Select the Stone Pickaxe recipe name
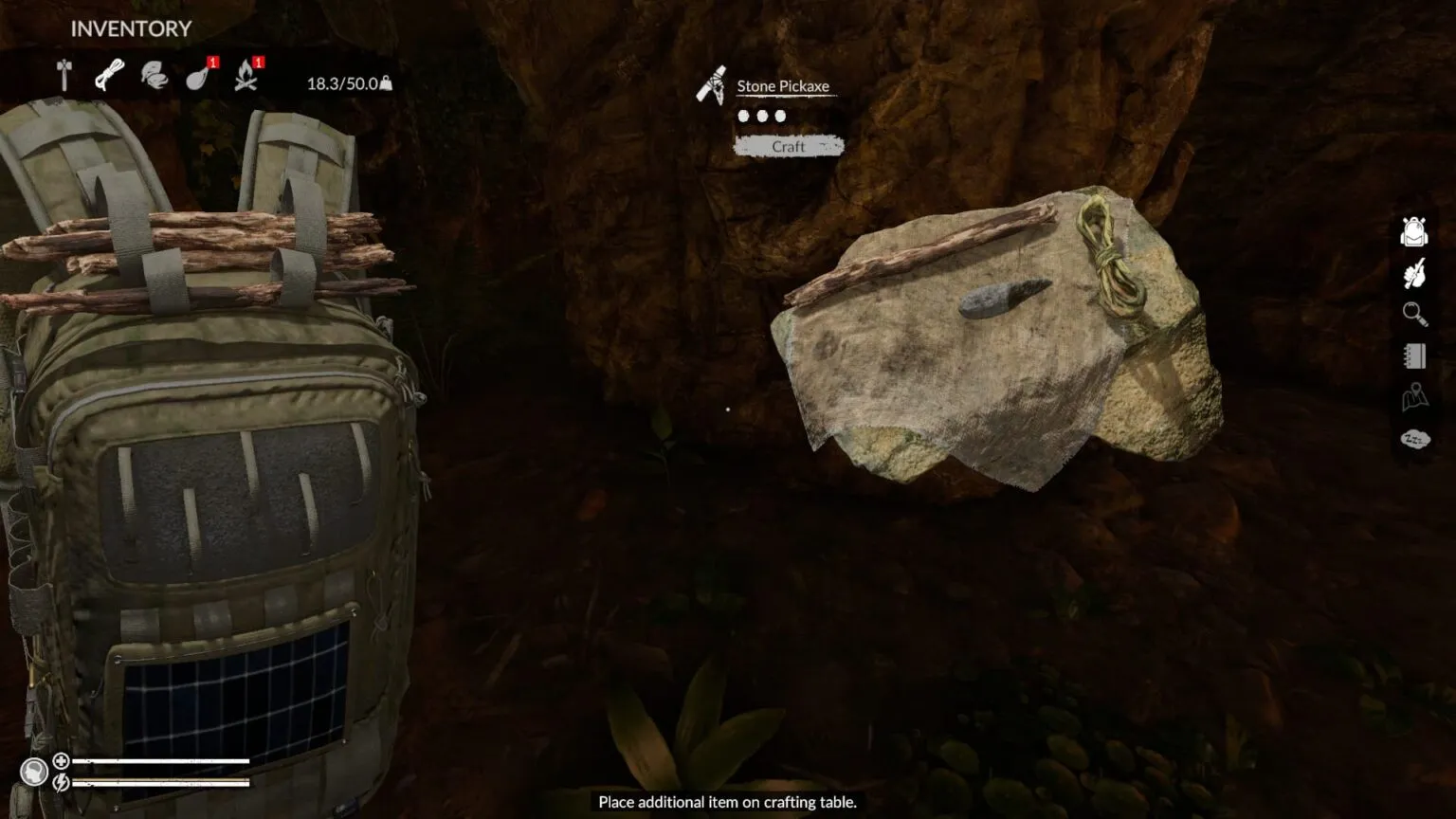 coord(784,85)
